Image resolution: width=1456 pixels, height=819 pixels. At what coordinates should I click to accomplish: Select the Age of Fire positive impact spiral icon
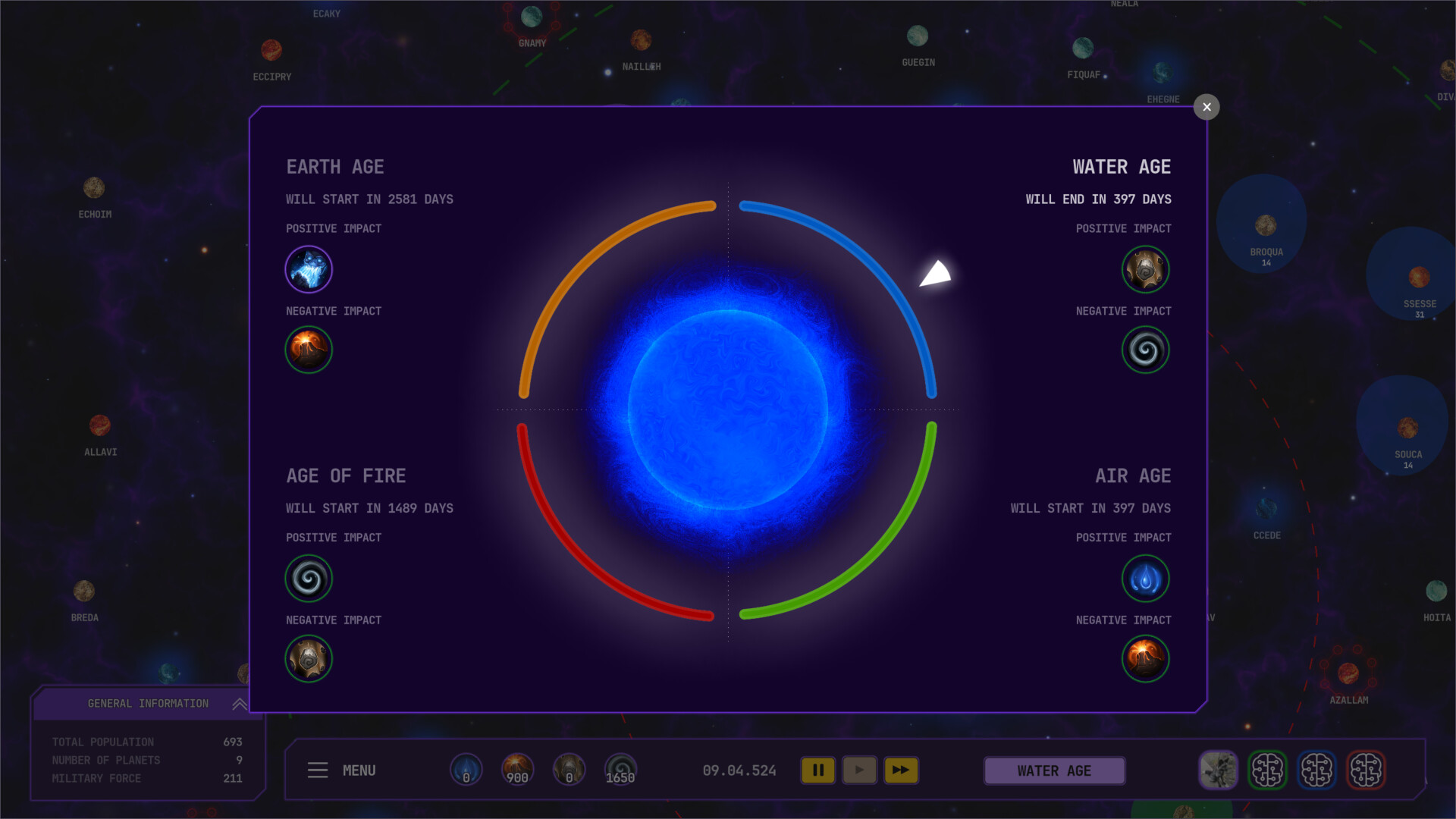tap(309, 578)
